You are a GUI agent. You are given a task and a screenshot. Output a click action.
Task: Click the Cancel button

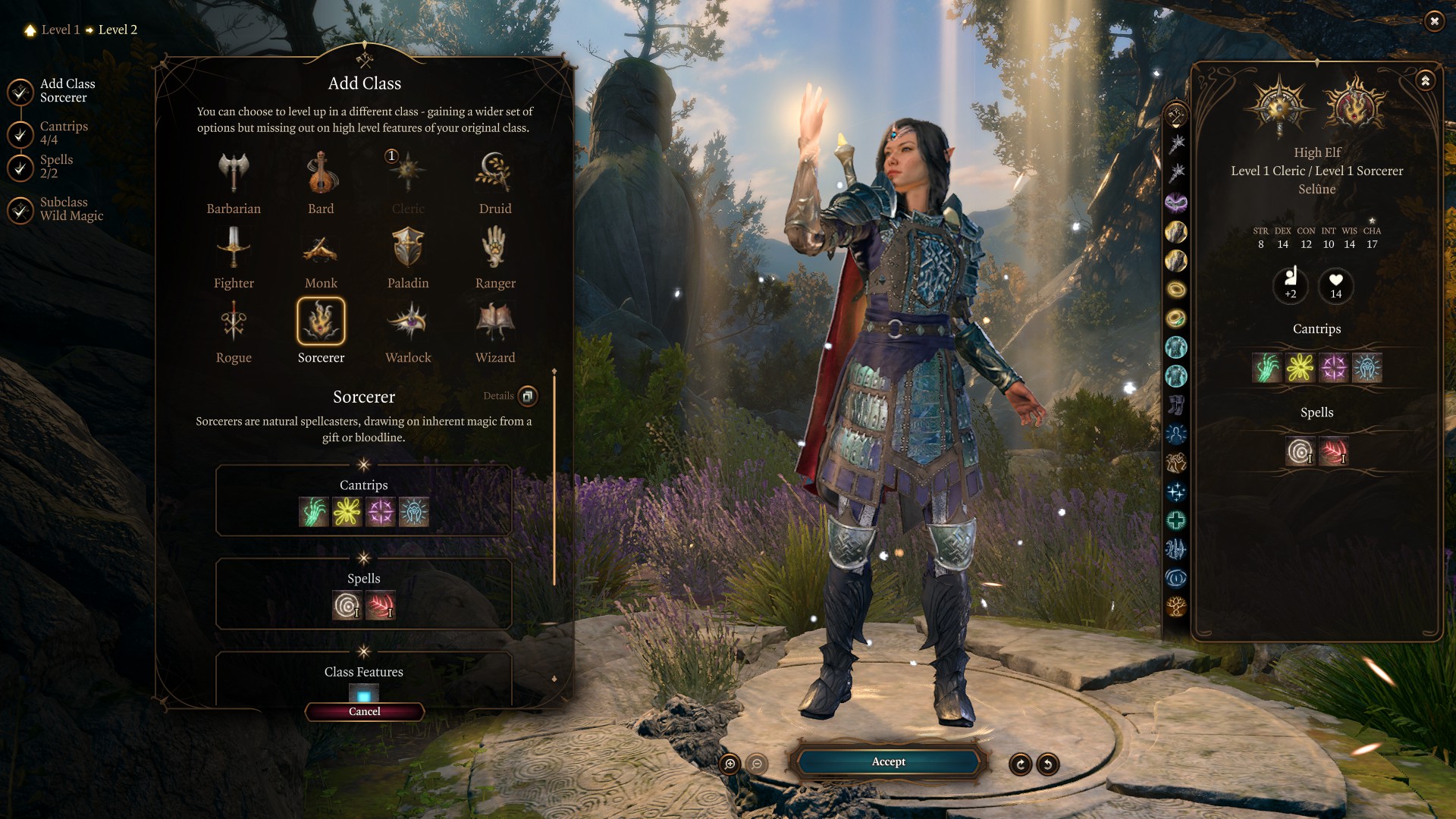click(x=365, y=711)
